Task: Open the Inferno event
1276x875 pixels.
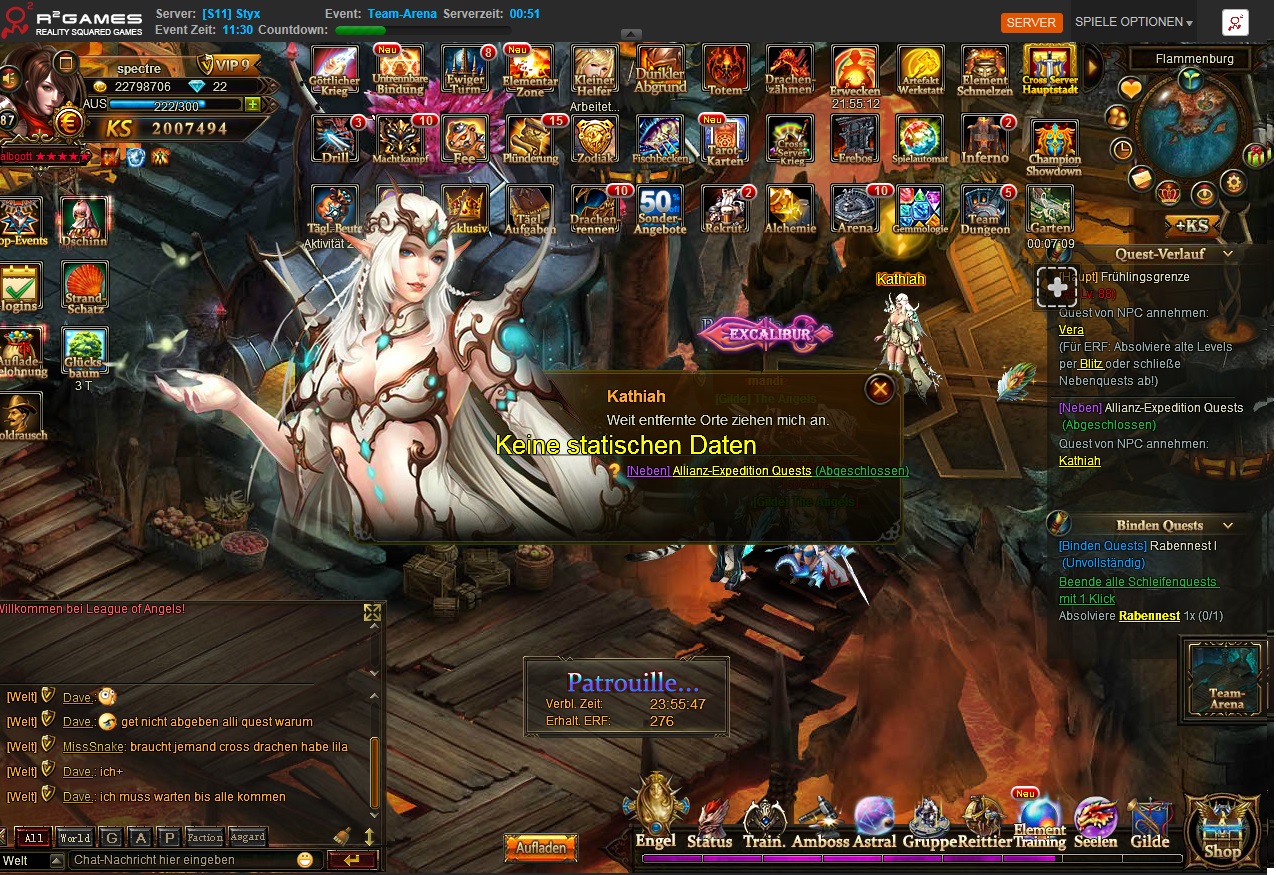Action: point(985,140)
